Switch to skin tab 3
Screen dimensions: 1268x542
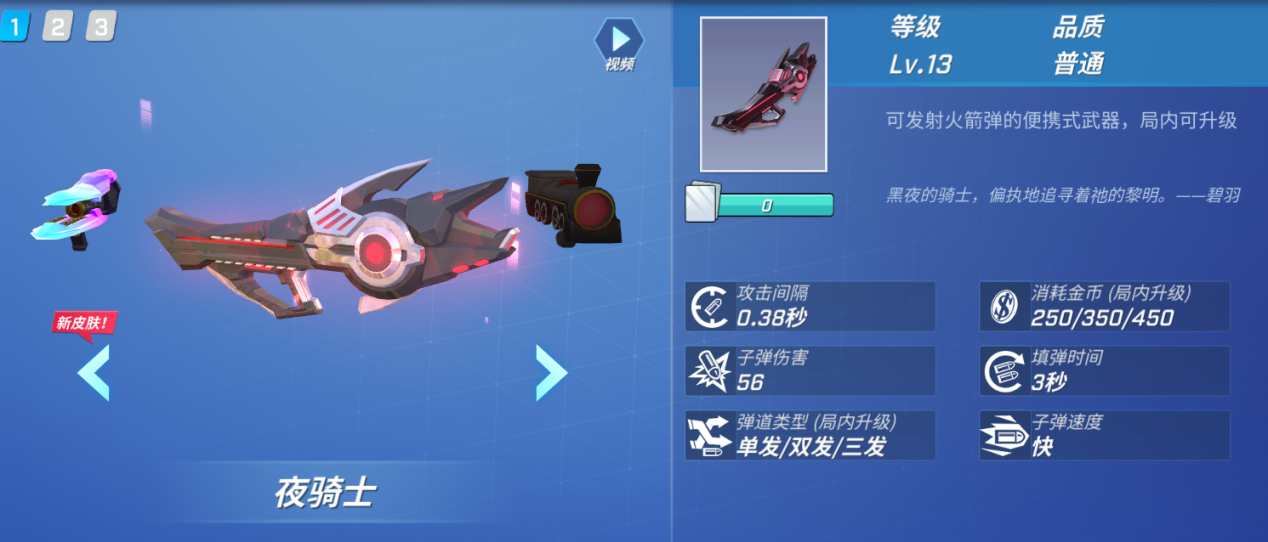[x=100, y=27]
